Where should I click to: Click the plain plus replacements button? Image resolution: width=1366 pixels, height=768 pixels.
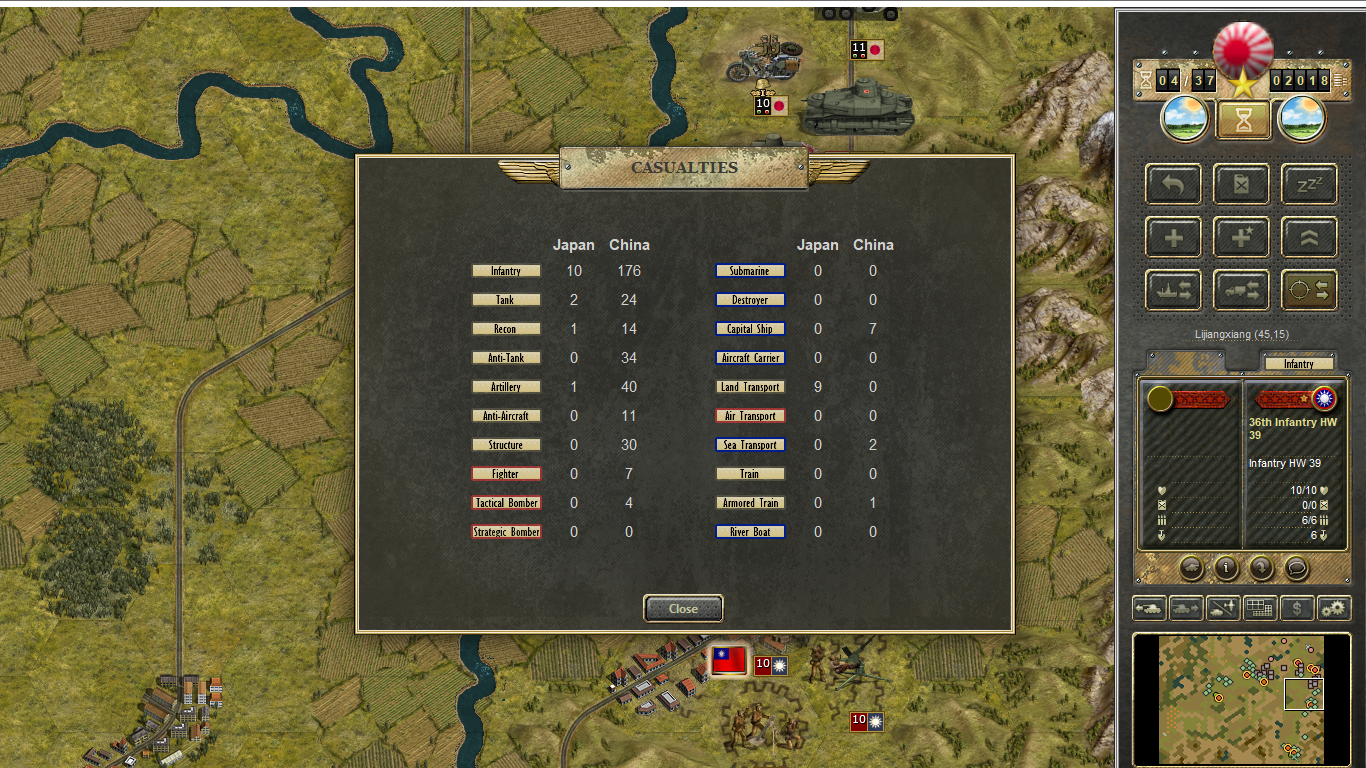point(1174,238)
